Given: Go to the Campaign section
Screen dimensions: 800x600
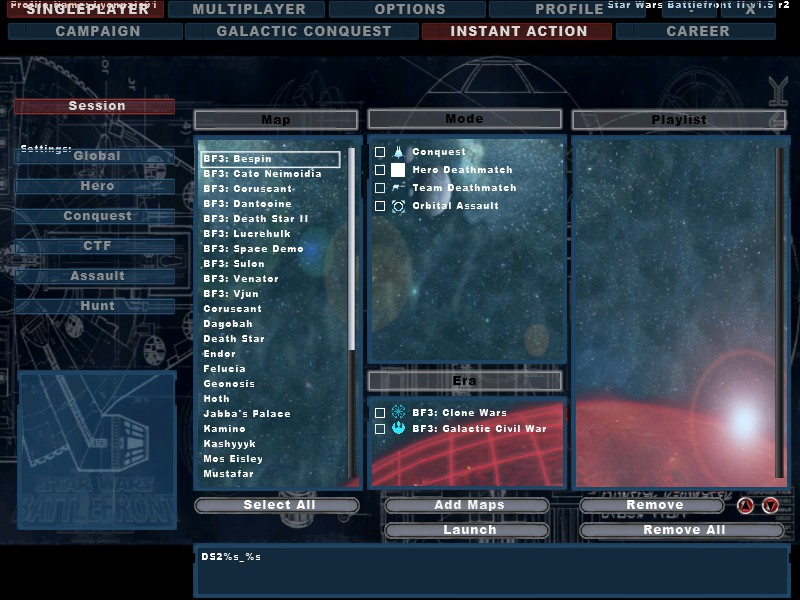Looking at the screenshot, I should coord(98,31).
